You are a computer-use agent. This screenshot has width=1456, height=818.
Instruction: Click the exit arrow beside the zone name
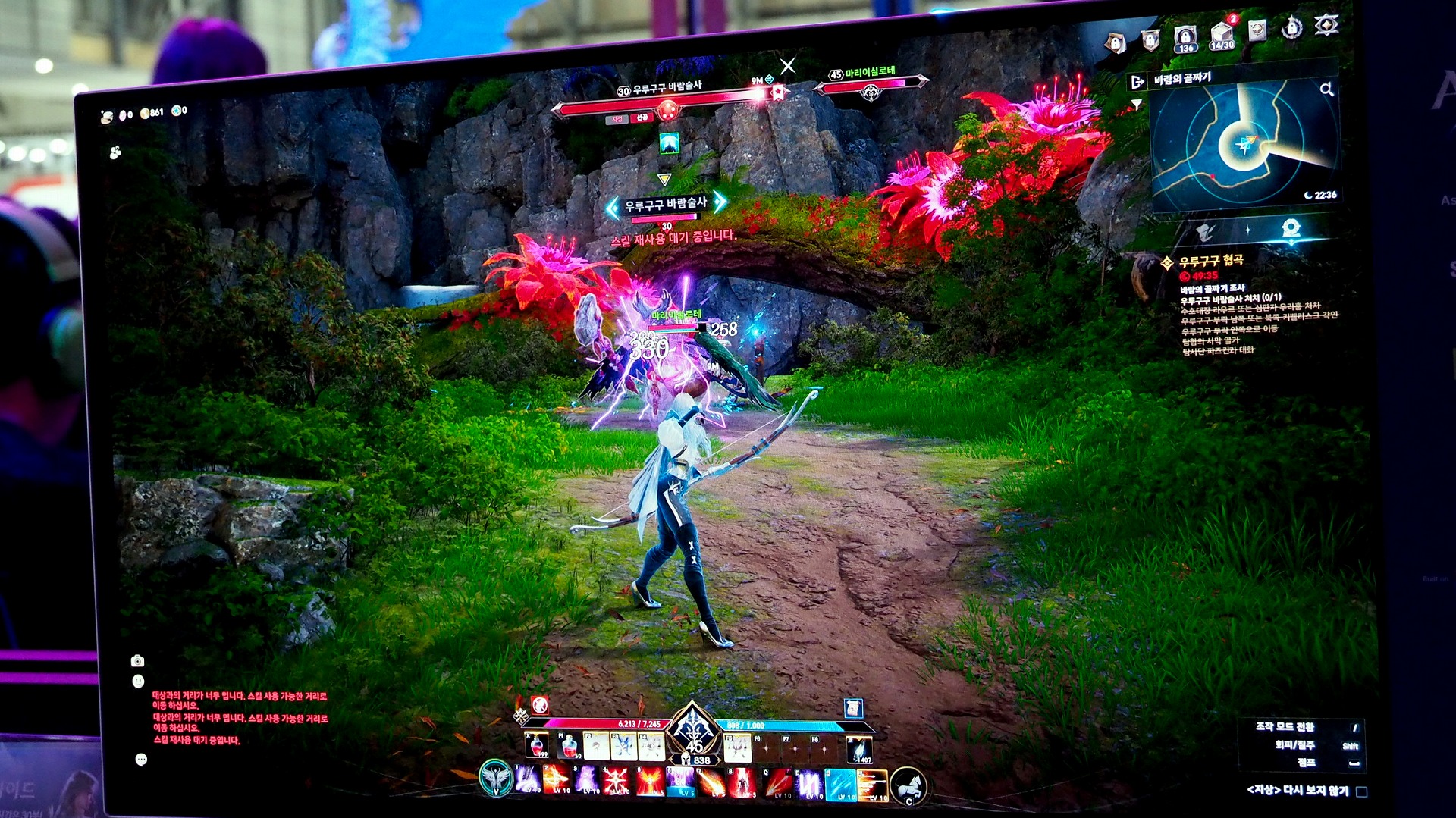pos(1137,82)
